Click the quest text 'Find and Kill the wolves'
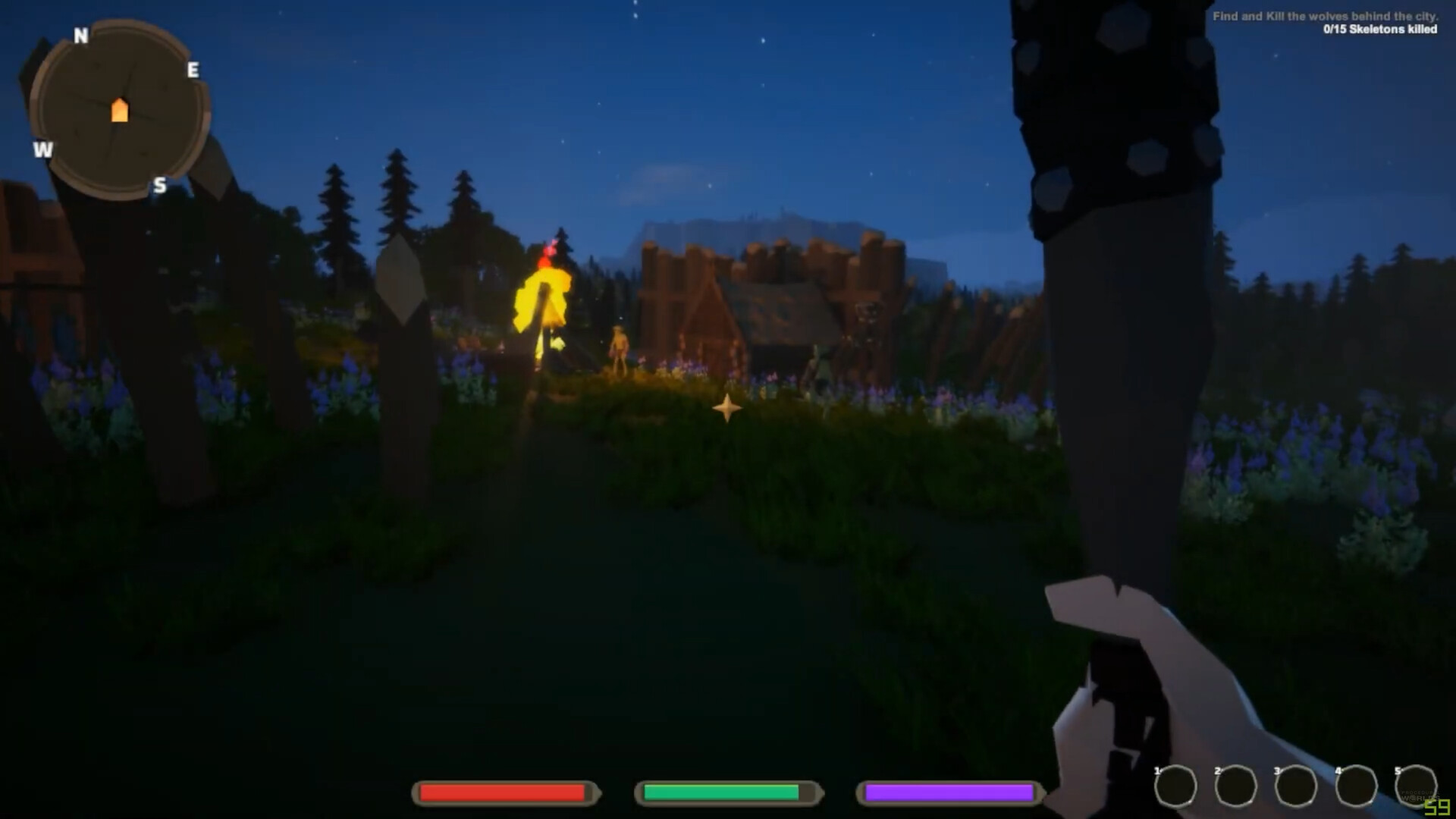Image resolution: width=1456 pixels, height=819 pixels. (x=1365, y=15)
